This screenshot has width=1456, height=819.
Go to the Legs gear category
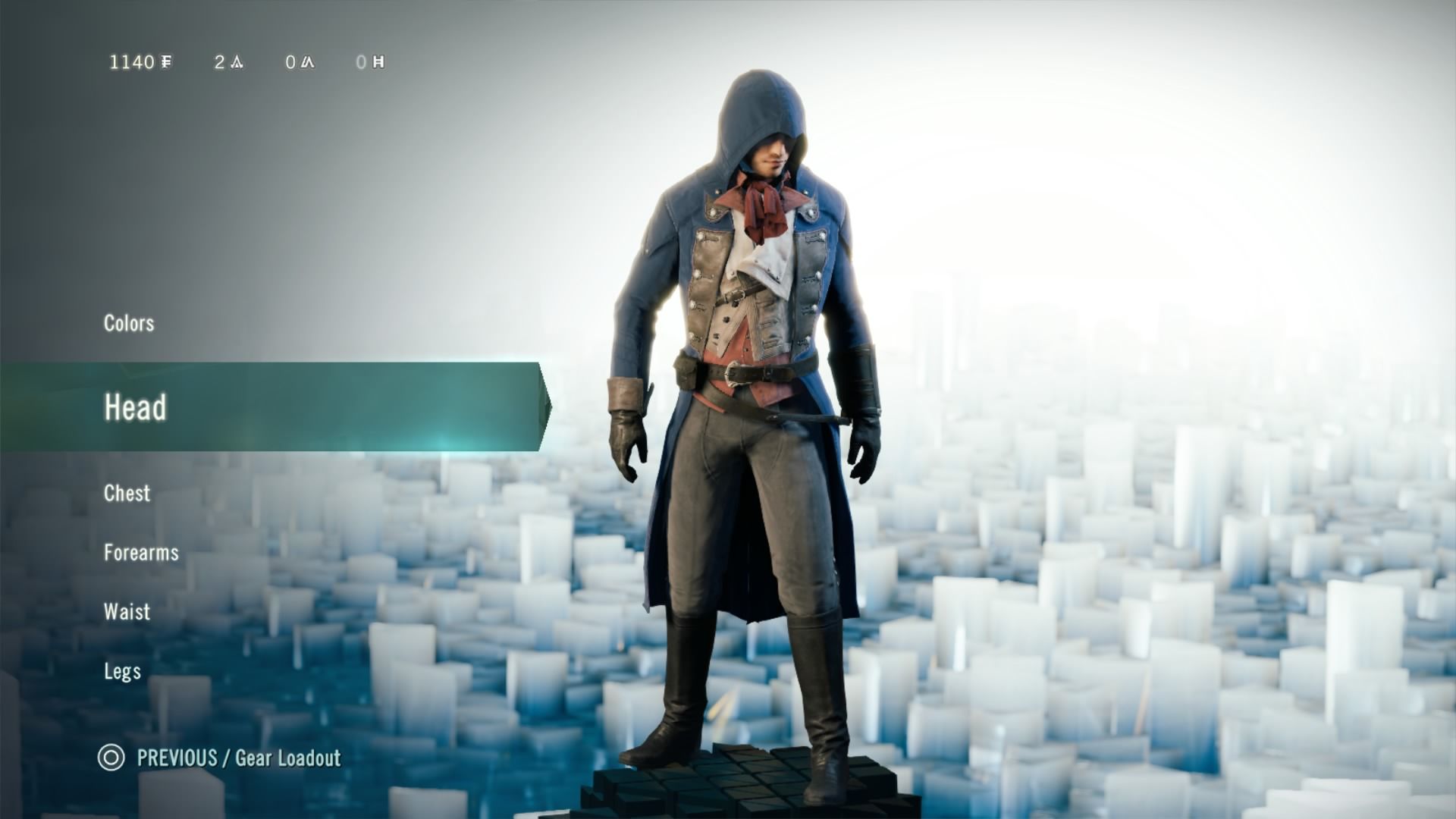click(122, 671)
